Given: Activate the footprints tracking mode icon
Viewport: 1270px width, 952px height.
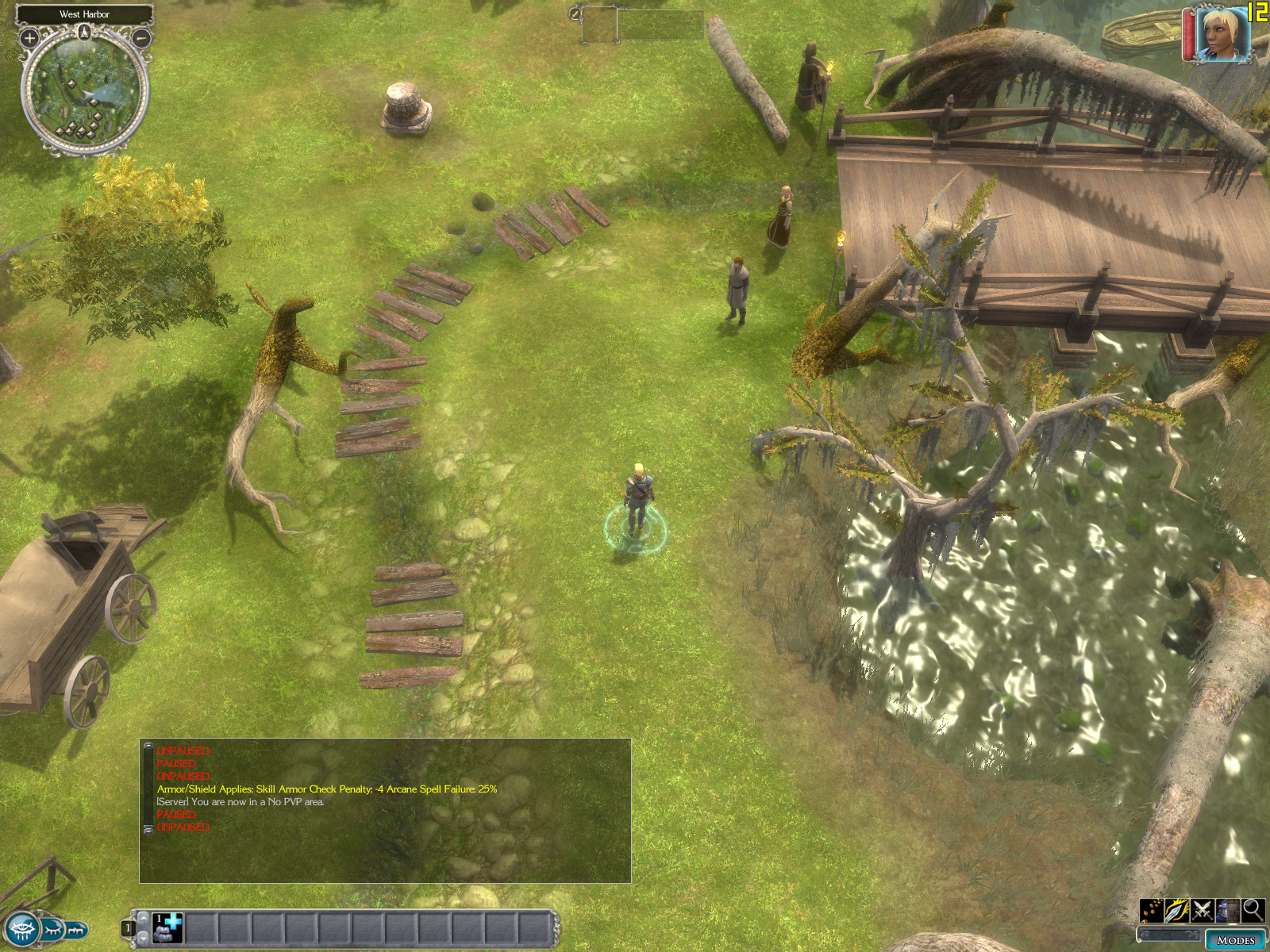Looking at the screenshot, I should click(1152, 910).
